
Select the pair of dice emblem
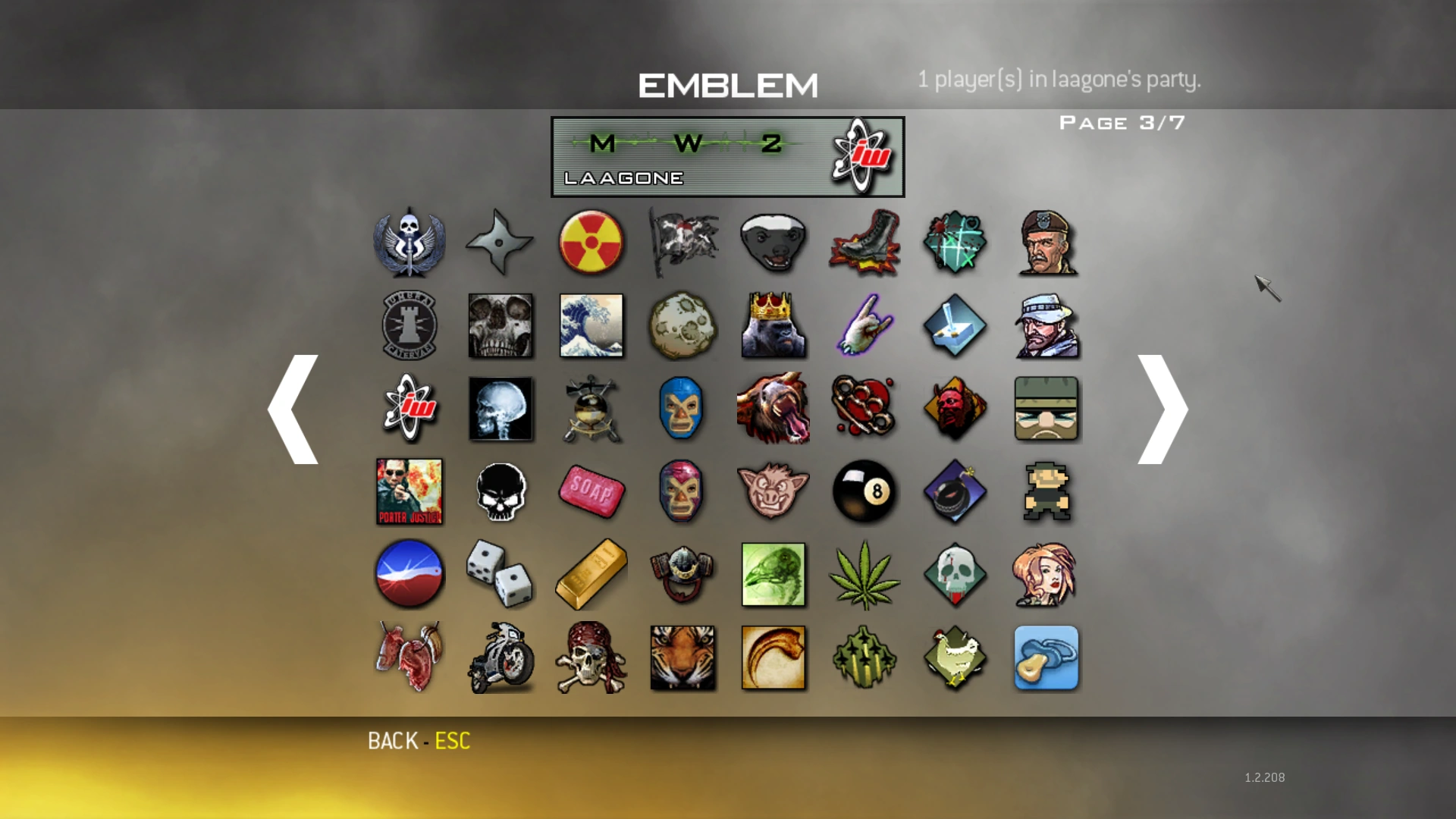500,574
